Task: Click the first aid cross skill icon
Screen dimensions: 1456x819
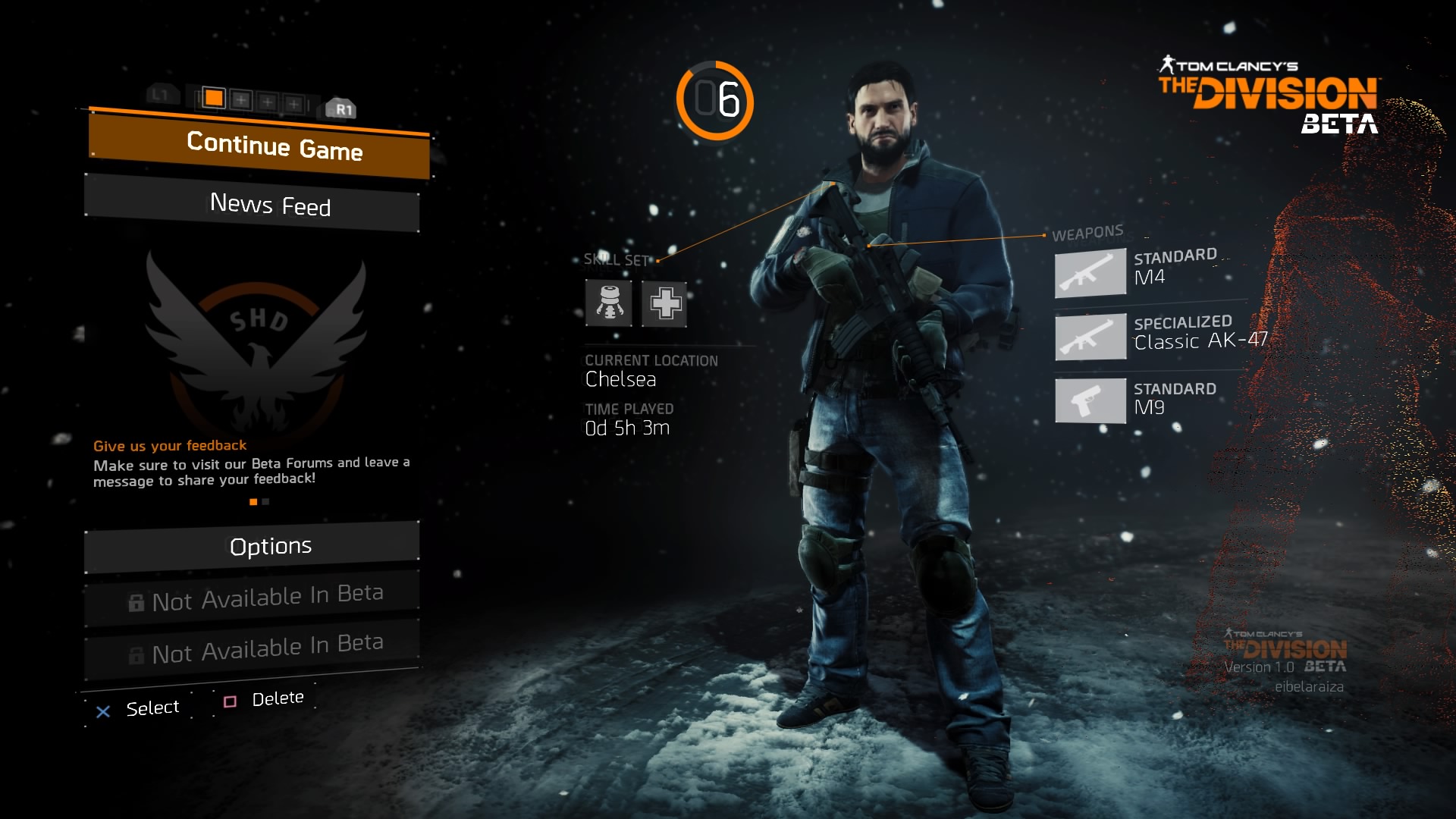Action: pos(664,304)
